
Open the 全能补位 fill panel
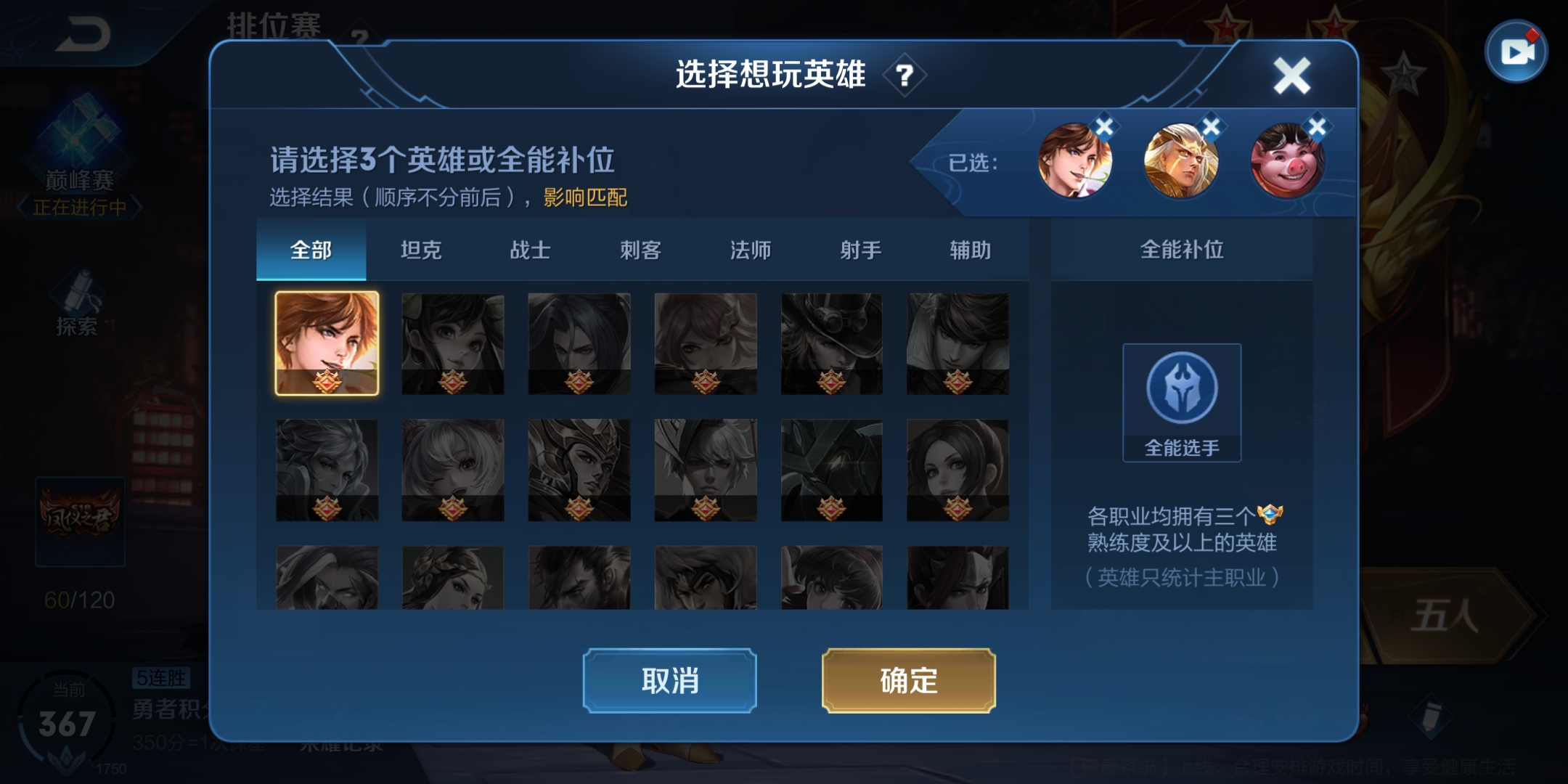(1182, 250)
